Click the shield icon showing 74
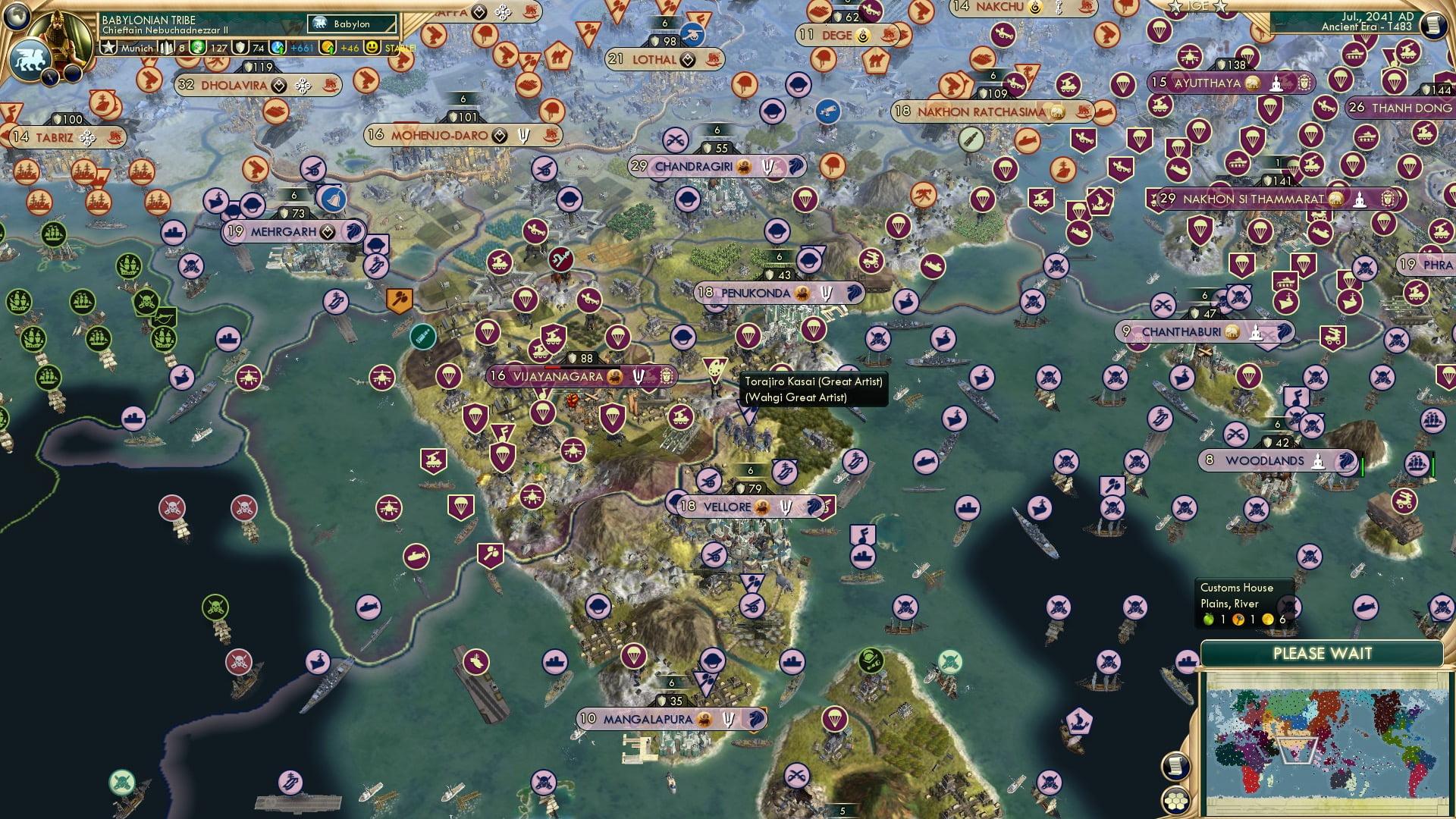 pos(240,47)
